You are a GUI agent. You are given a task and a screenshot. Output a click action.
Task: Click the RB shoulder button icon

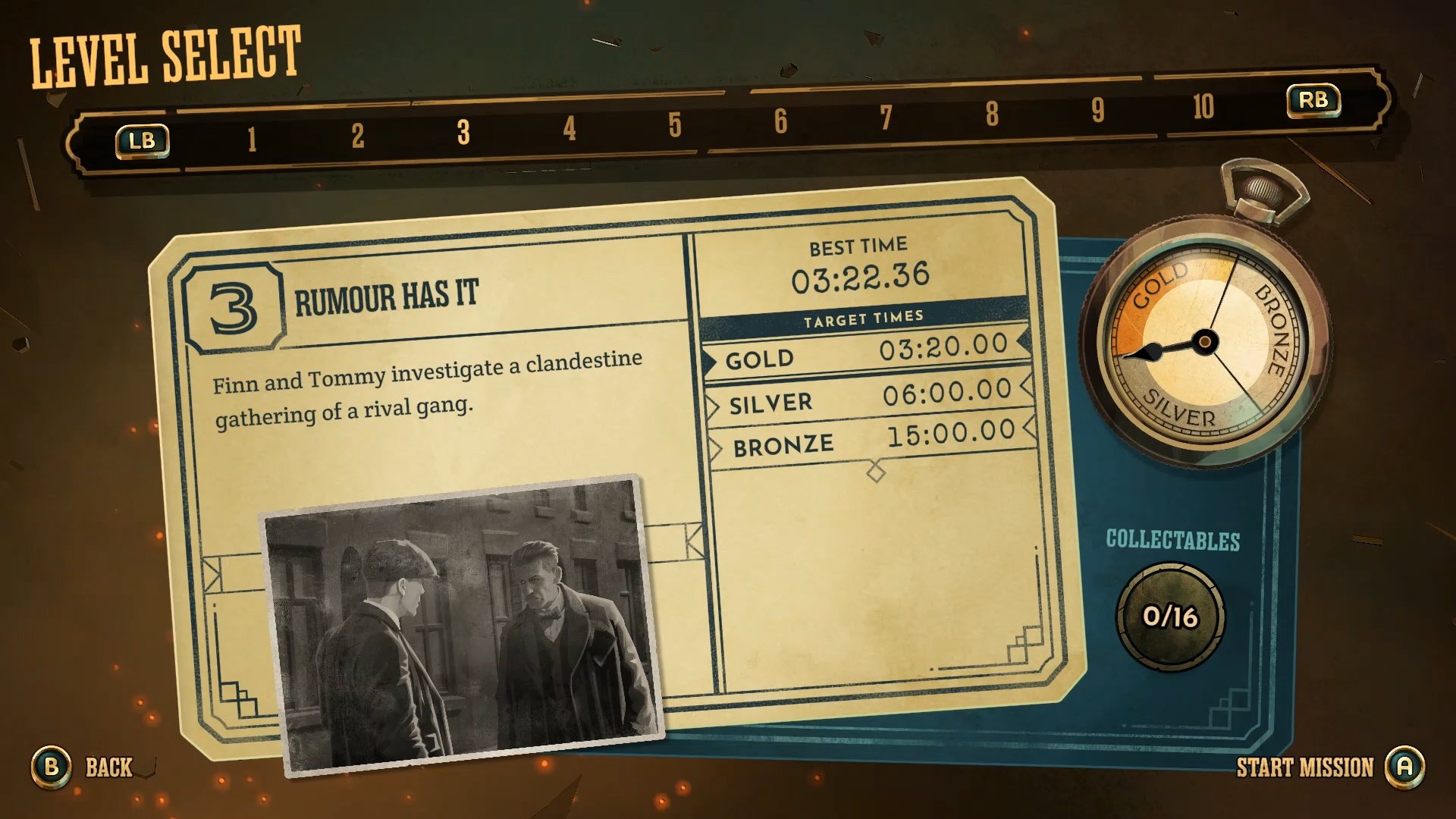point(1313,99)
